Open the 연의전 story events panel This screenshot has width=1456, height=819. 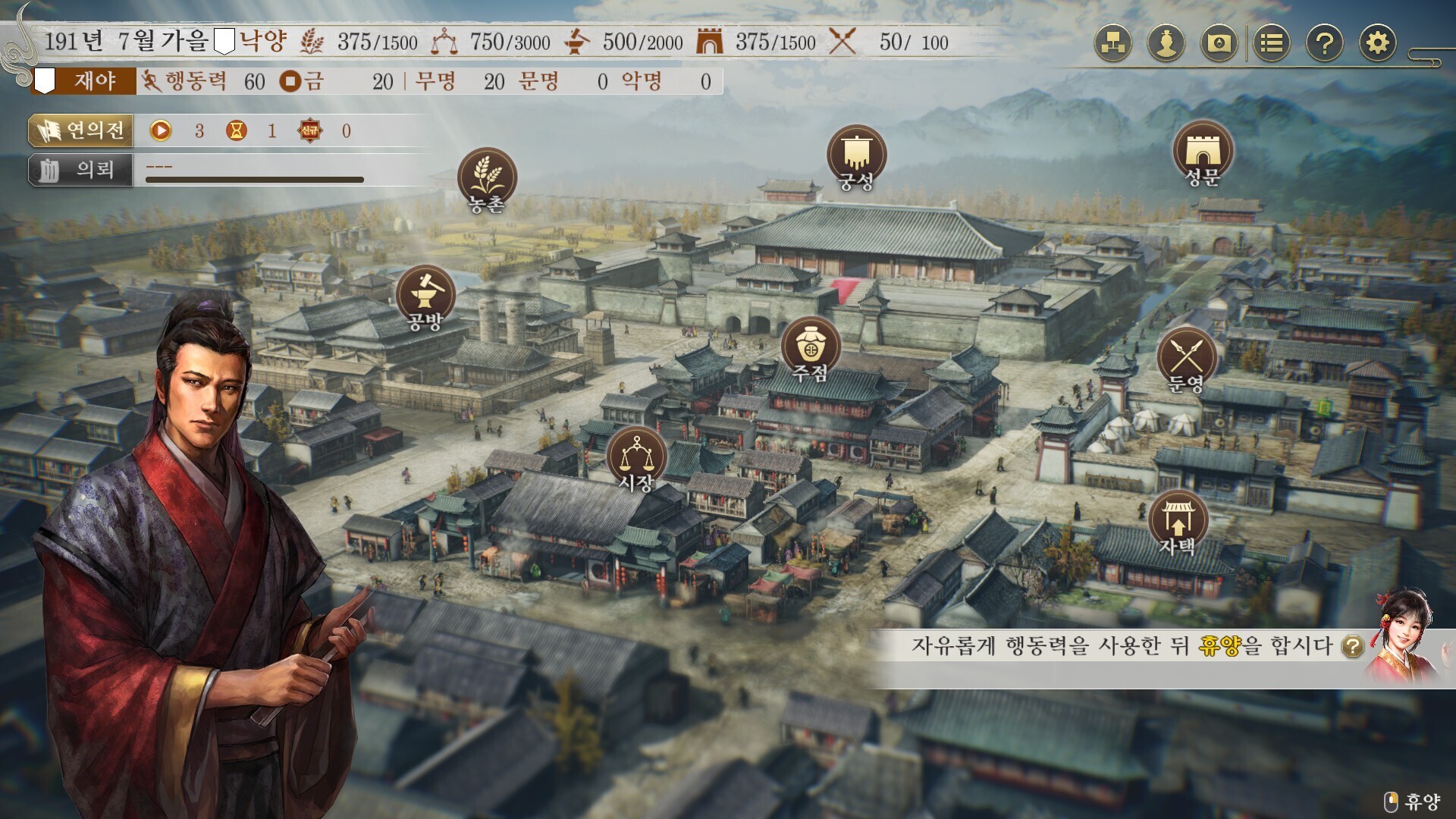tap(81, 130)
